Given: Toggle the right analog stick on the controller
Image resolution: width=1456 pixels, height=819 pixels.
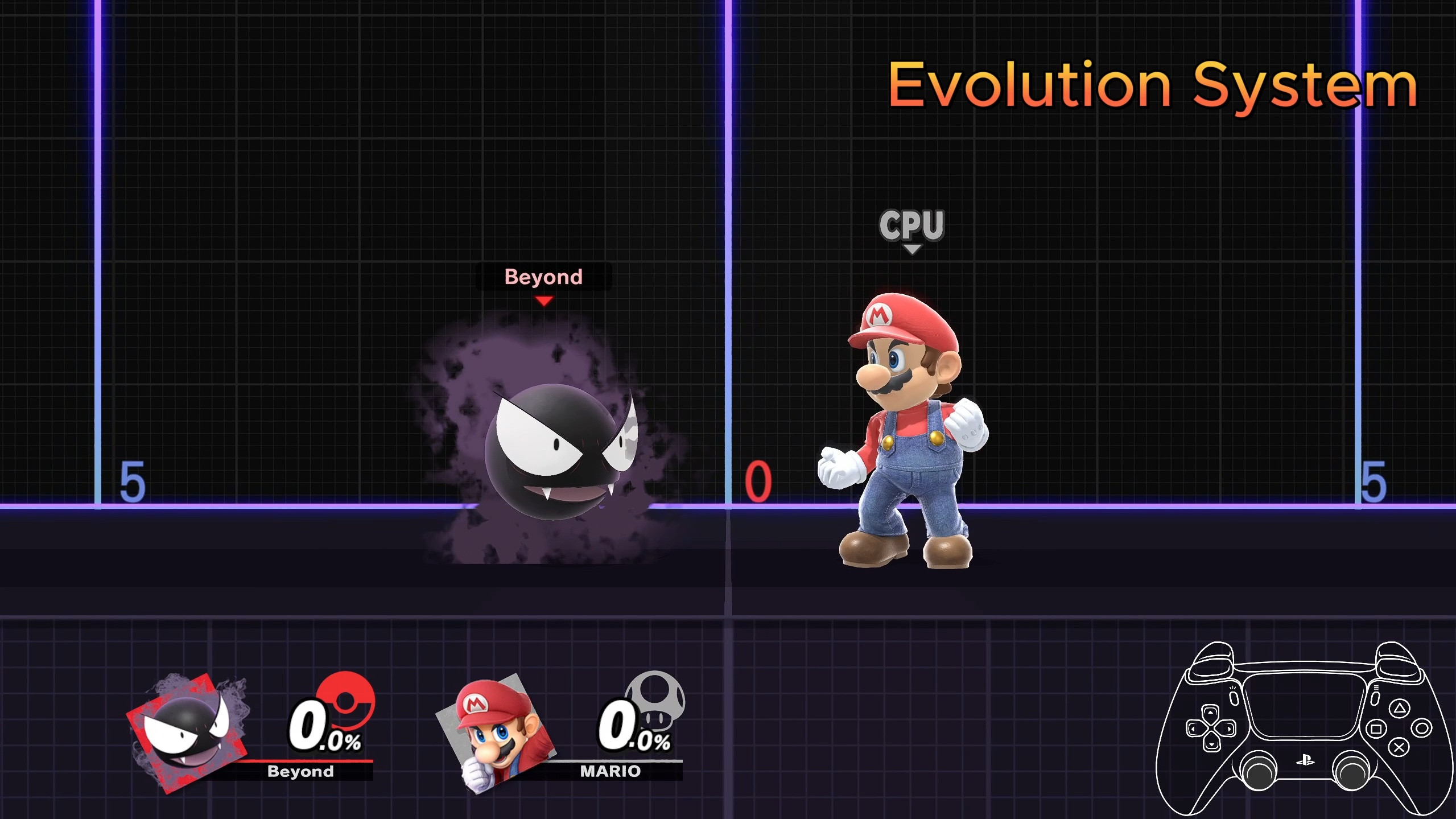Looking at the screenshot, I should (1352, 772).
